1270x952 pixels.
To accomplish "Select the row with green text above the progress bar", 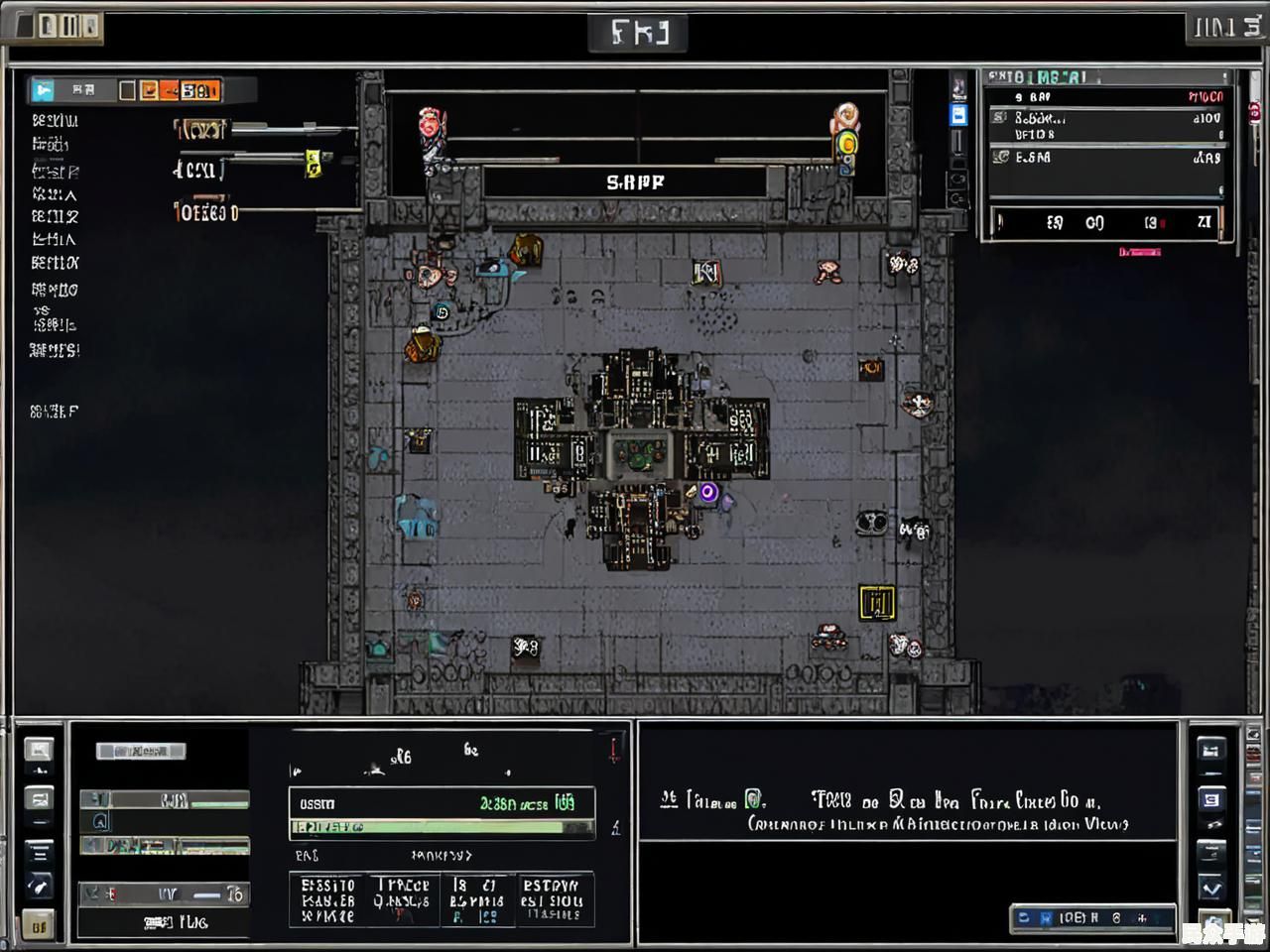I will pyautogui.click(x=442, y=803).
